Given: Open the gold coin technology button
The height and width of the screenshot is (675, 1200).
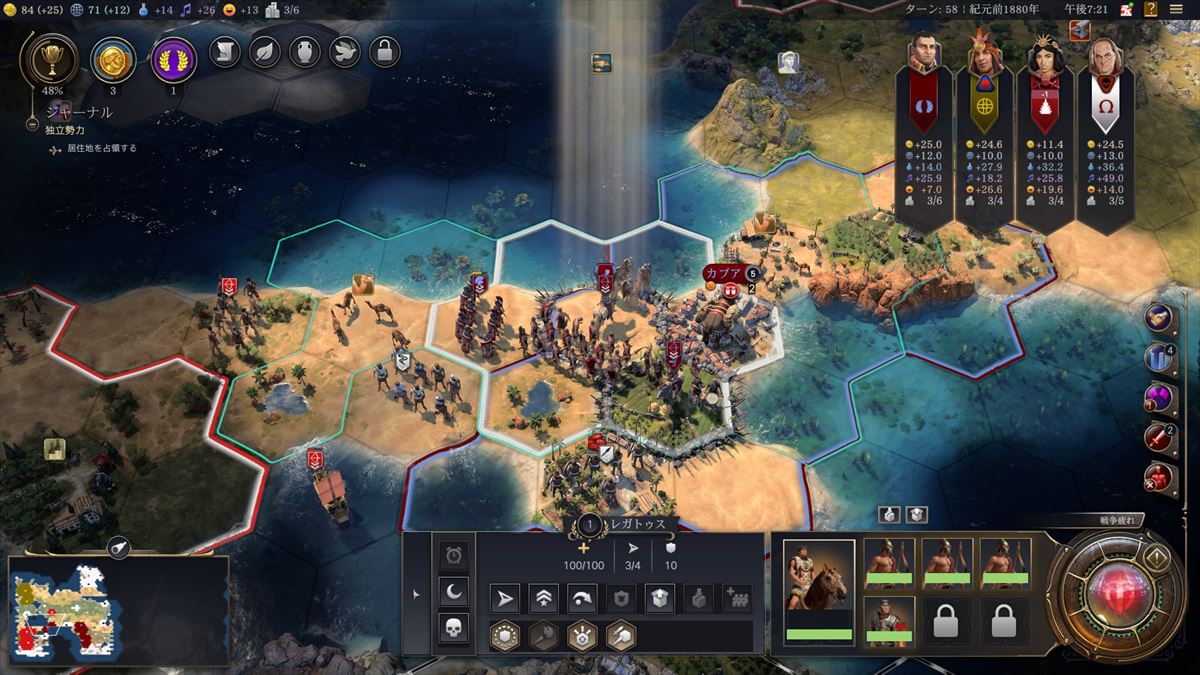Looking at the screenshot, I should tap(112, 58).
